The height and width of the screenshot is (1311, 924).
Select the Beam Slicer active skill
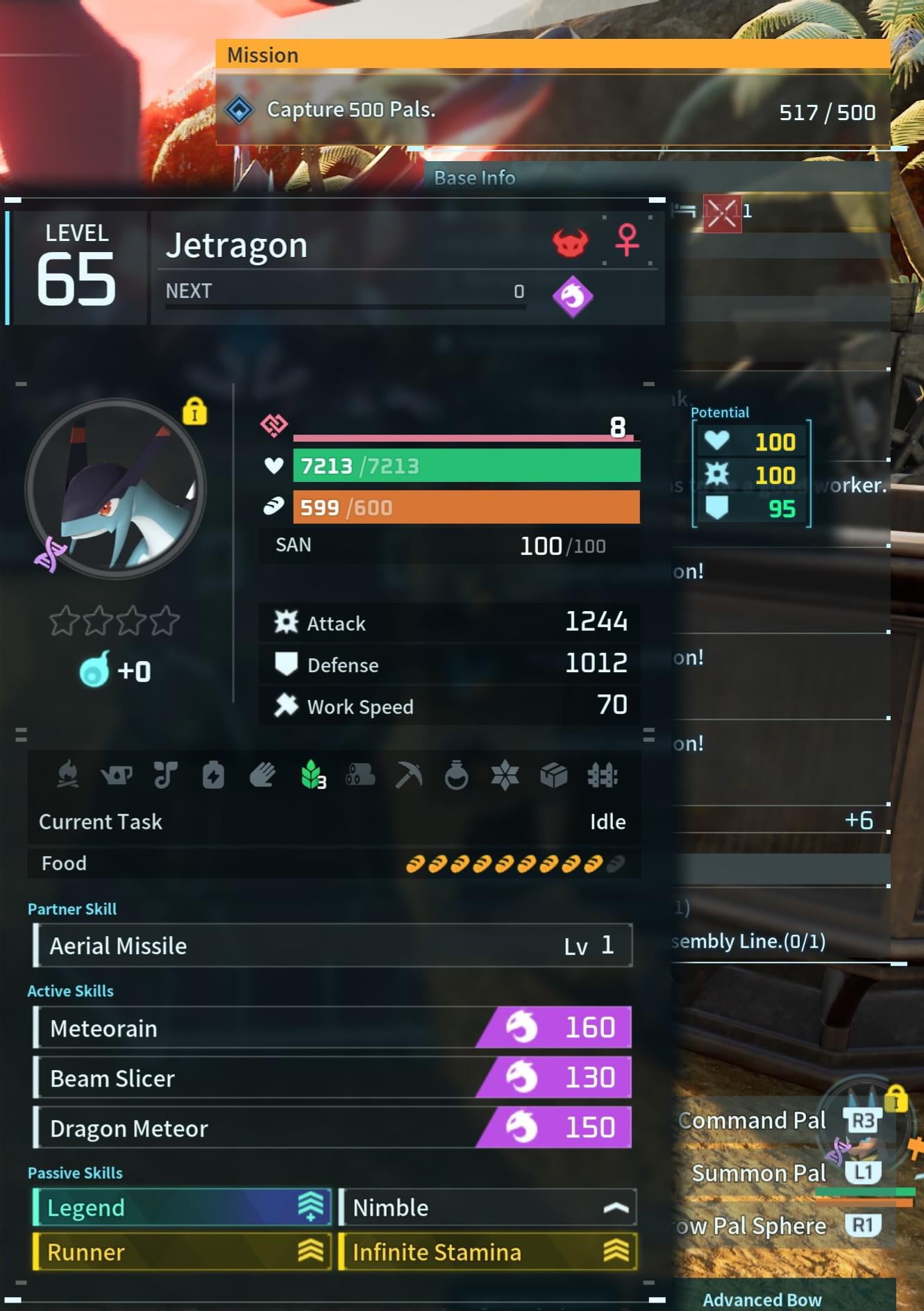pos(332,1078)
